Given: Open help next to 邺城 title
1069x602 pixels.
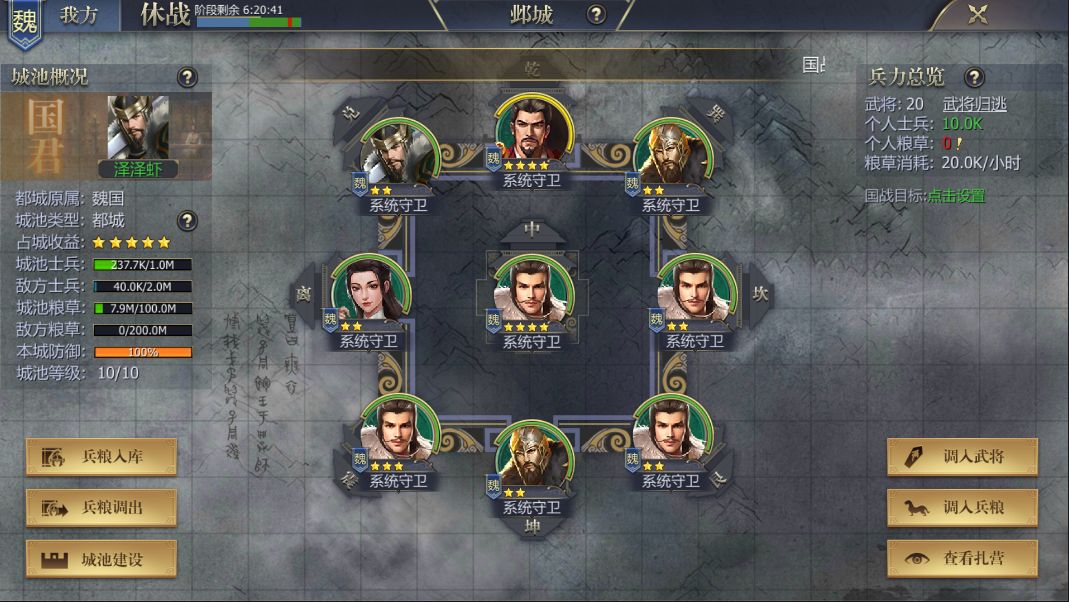Looking at the screenshot, I should [x=596, y=14].
